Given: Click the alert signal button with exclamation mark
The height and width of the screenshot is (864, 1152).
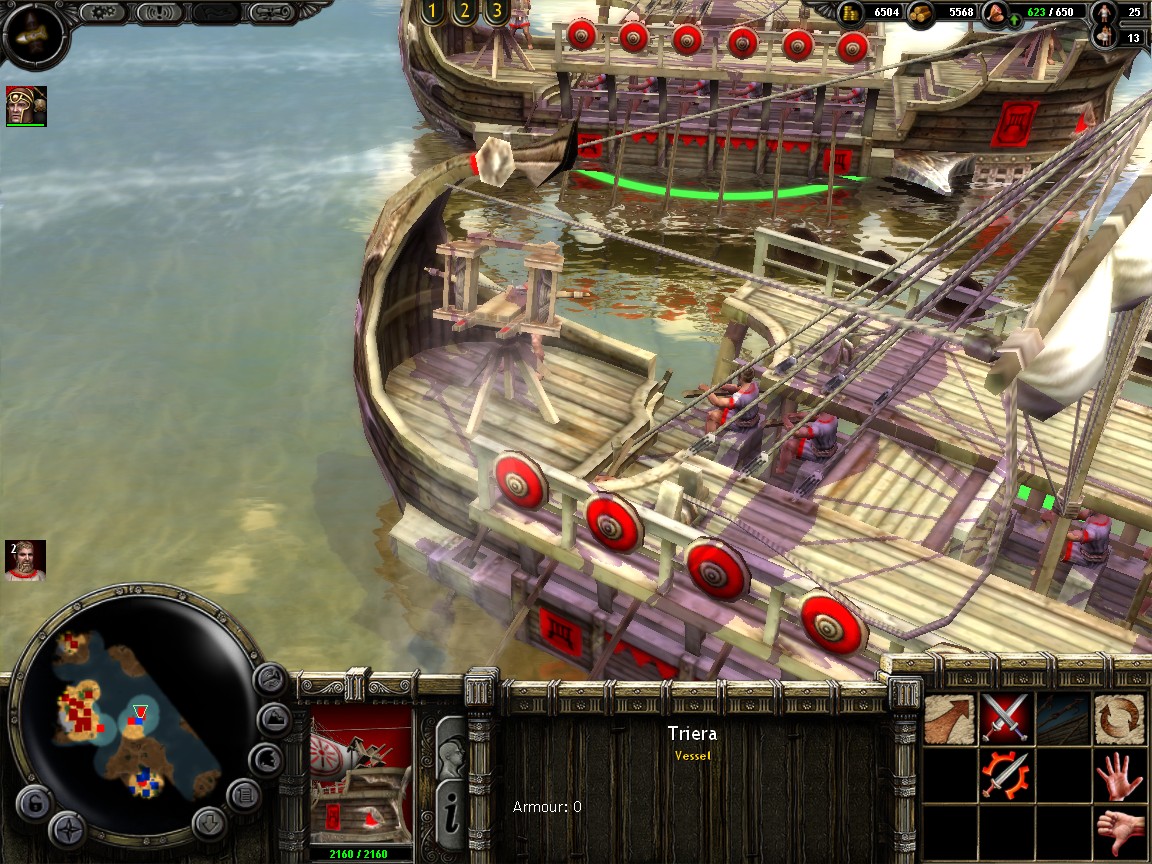Looking at the screenshot, I should (158, 12).
